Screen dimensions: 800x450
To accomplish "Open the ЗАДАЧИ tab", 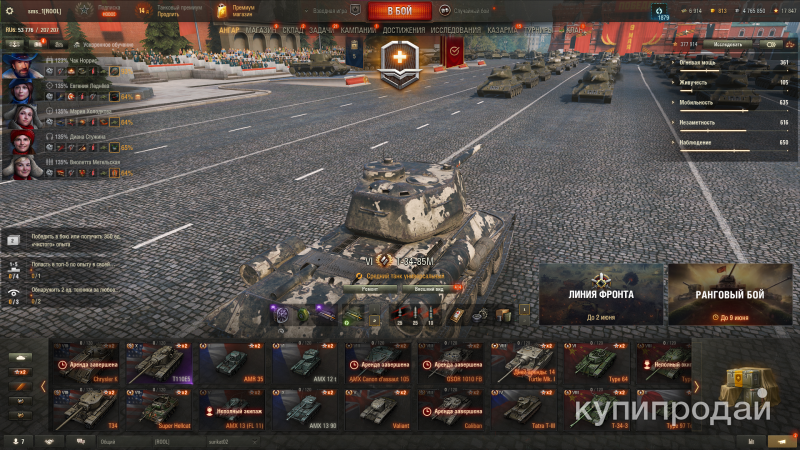I will (321, 30).
